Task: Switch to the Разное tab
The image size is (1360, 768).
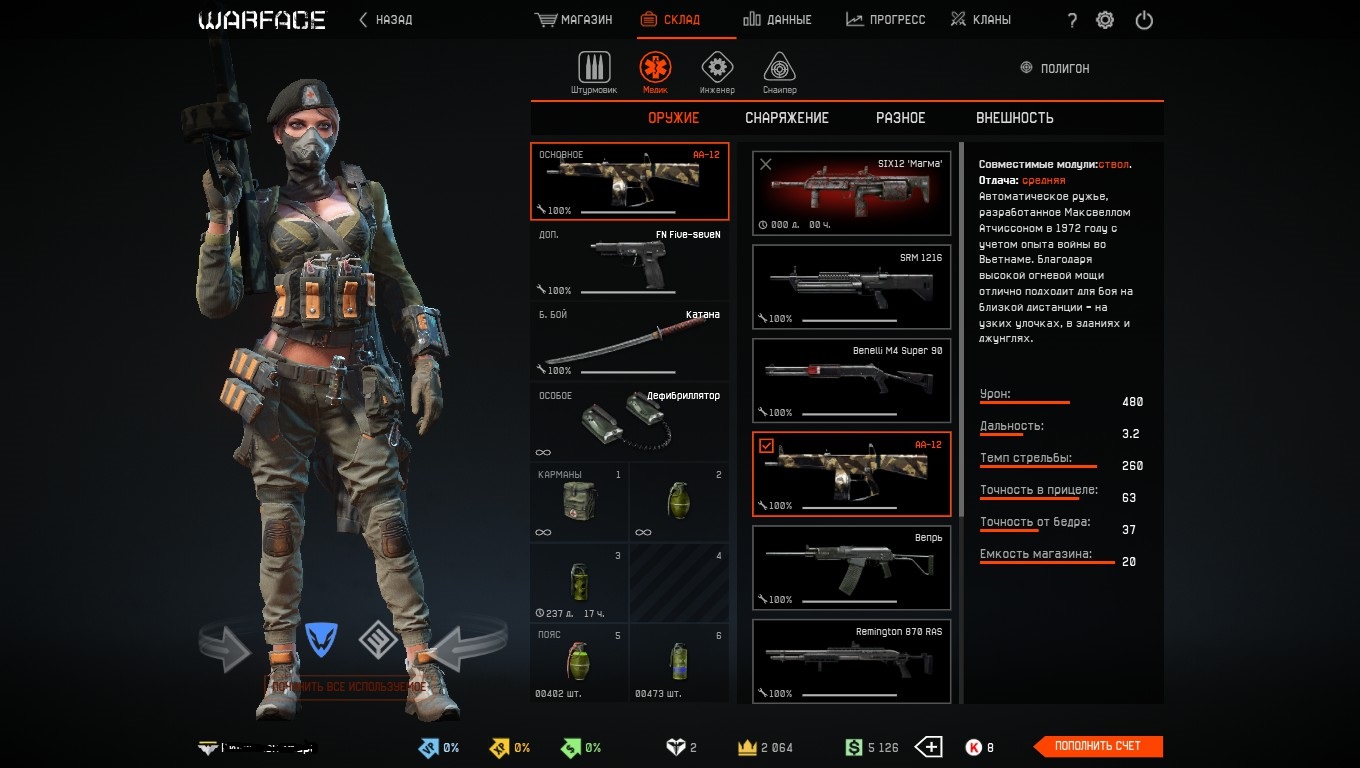Action: (x=901, y=118)
